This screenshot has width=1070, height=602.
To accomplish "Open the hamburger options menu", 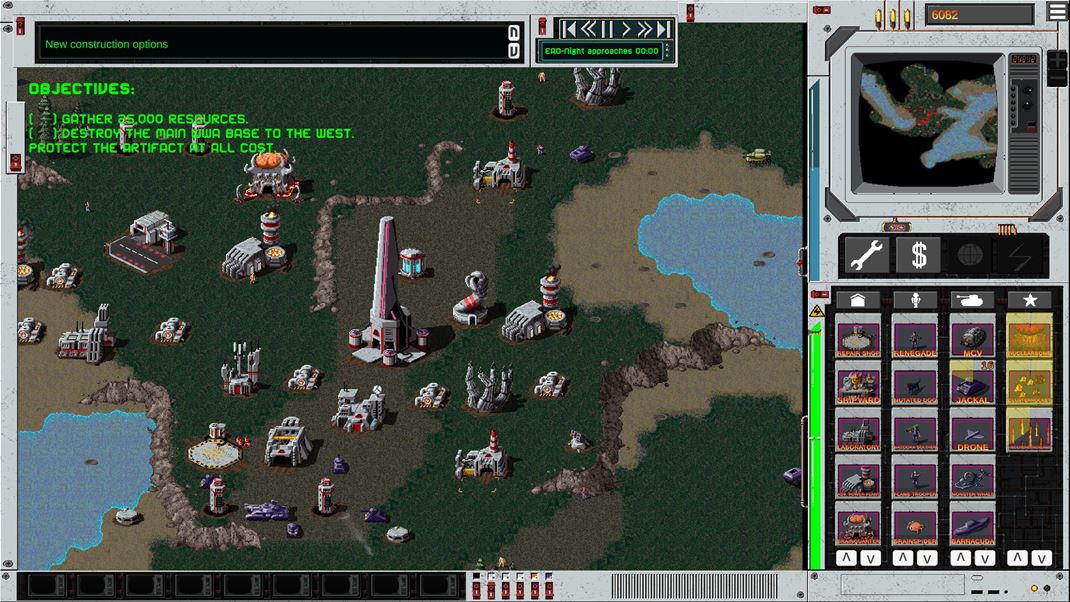I will click(x=1057, y=12).
